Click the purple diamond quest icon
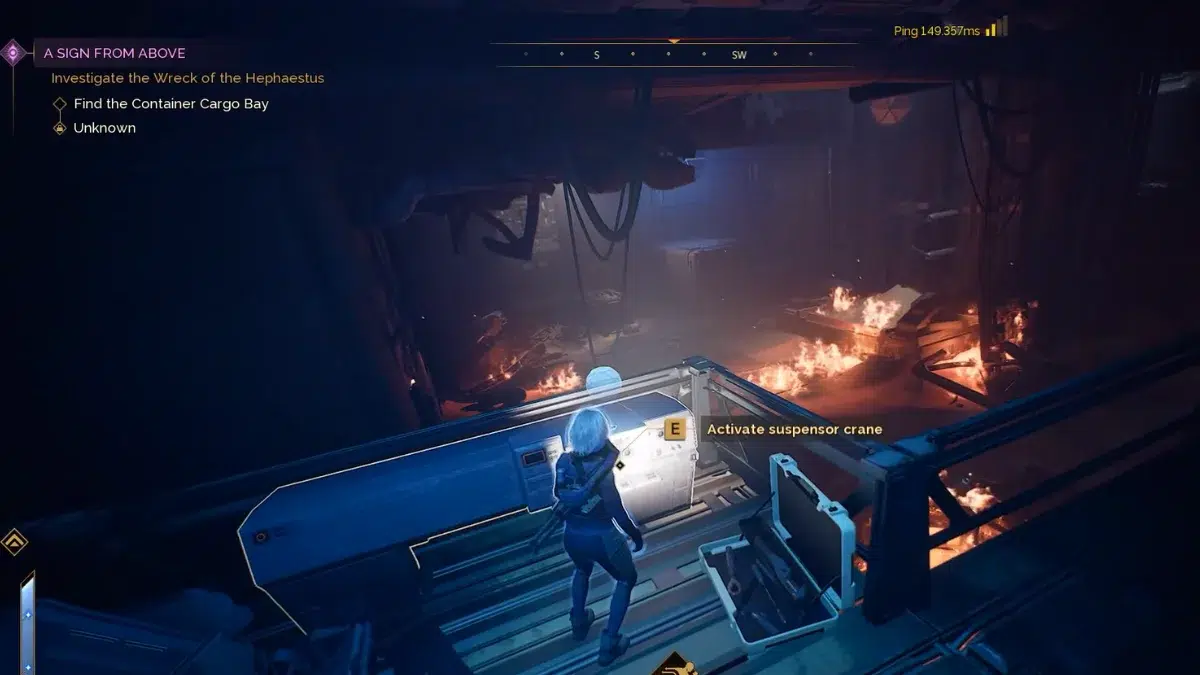 pos(13,53)
